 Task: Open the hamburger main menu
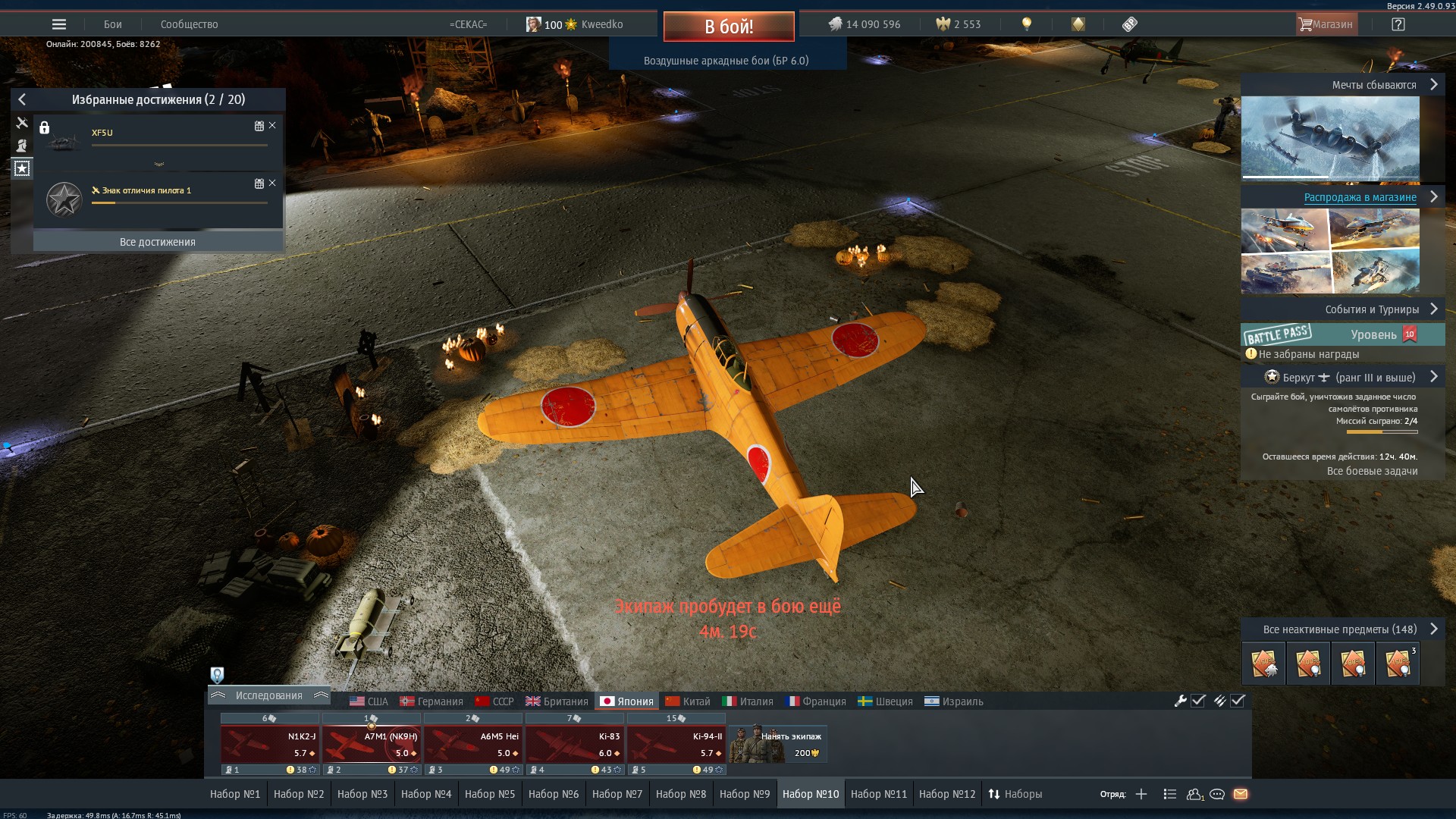(59, 24)
